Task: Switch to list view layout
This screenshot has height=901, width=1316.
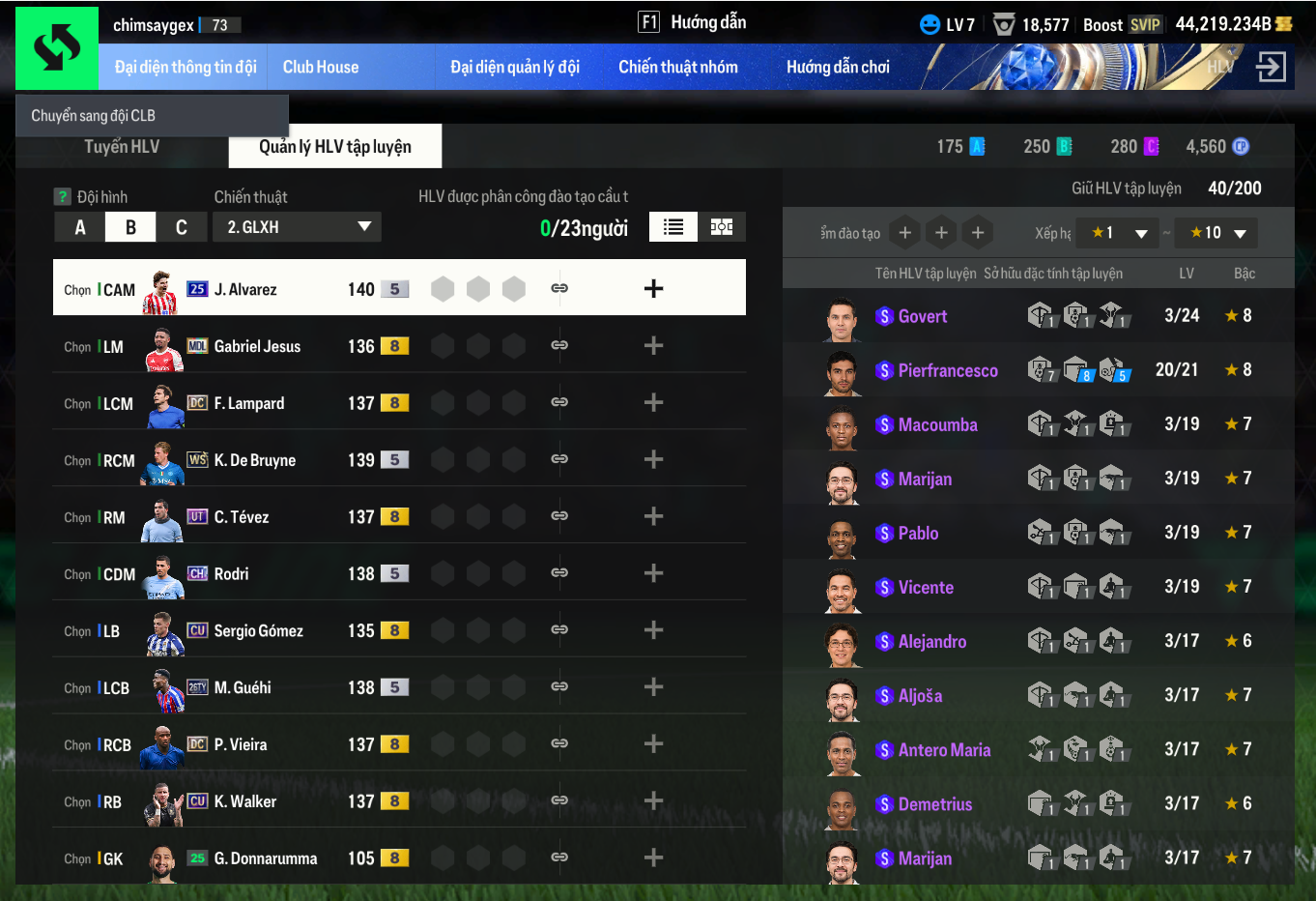Action: pyautogui.click(x=673, y=227)
